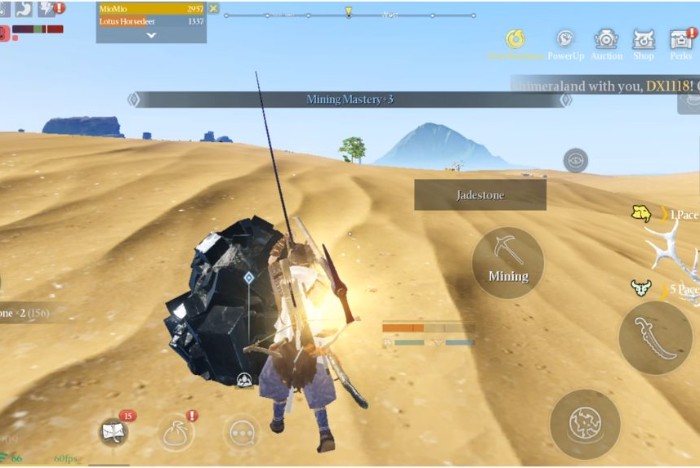This screenshot has width=700, height=468.
Task: Select the MioMio row in the list
Action: click(150, 8)
